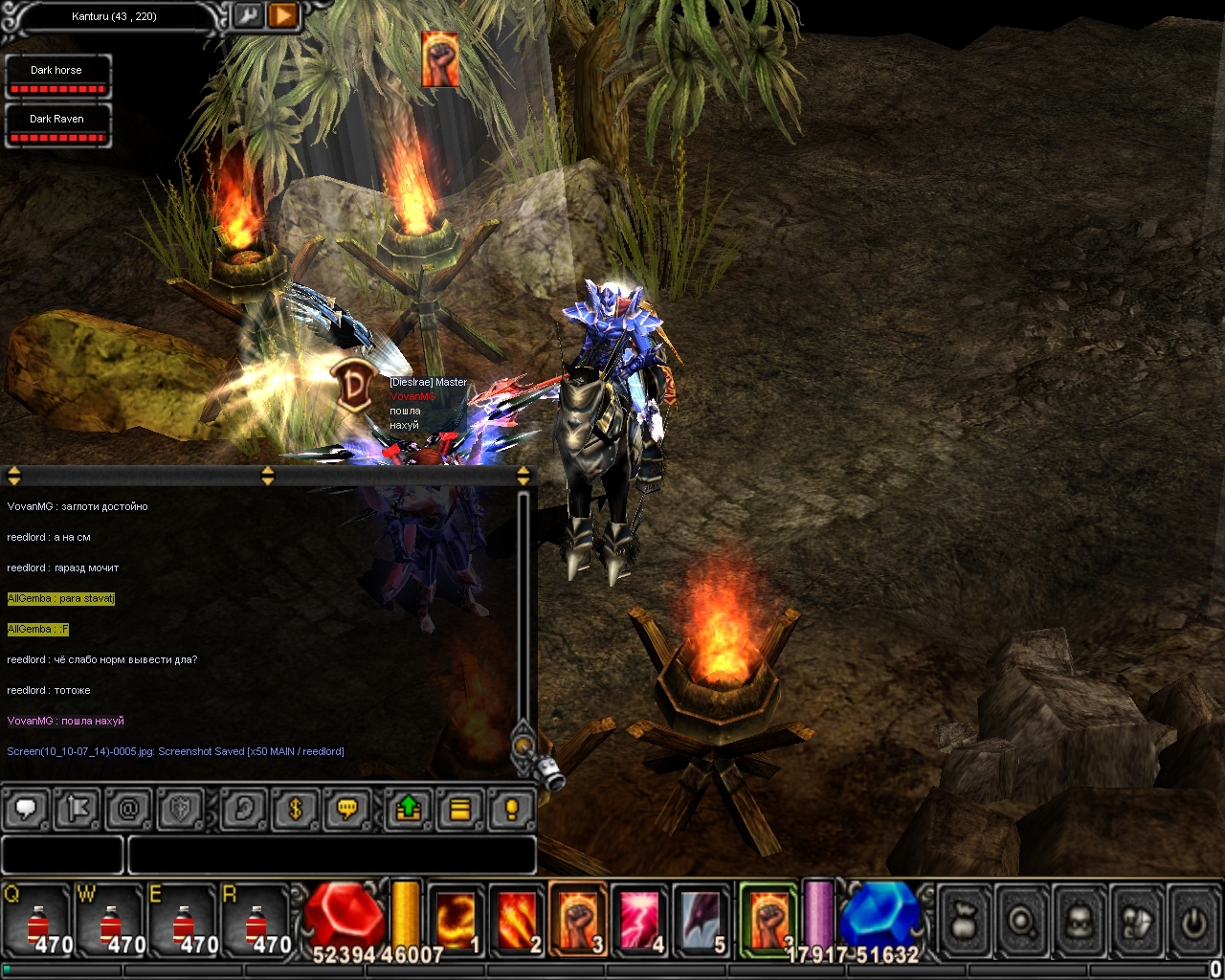Viewport: 1225px width, 980px height.
Task: Toggle the ear whisper button
Action: coord(244,810)
